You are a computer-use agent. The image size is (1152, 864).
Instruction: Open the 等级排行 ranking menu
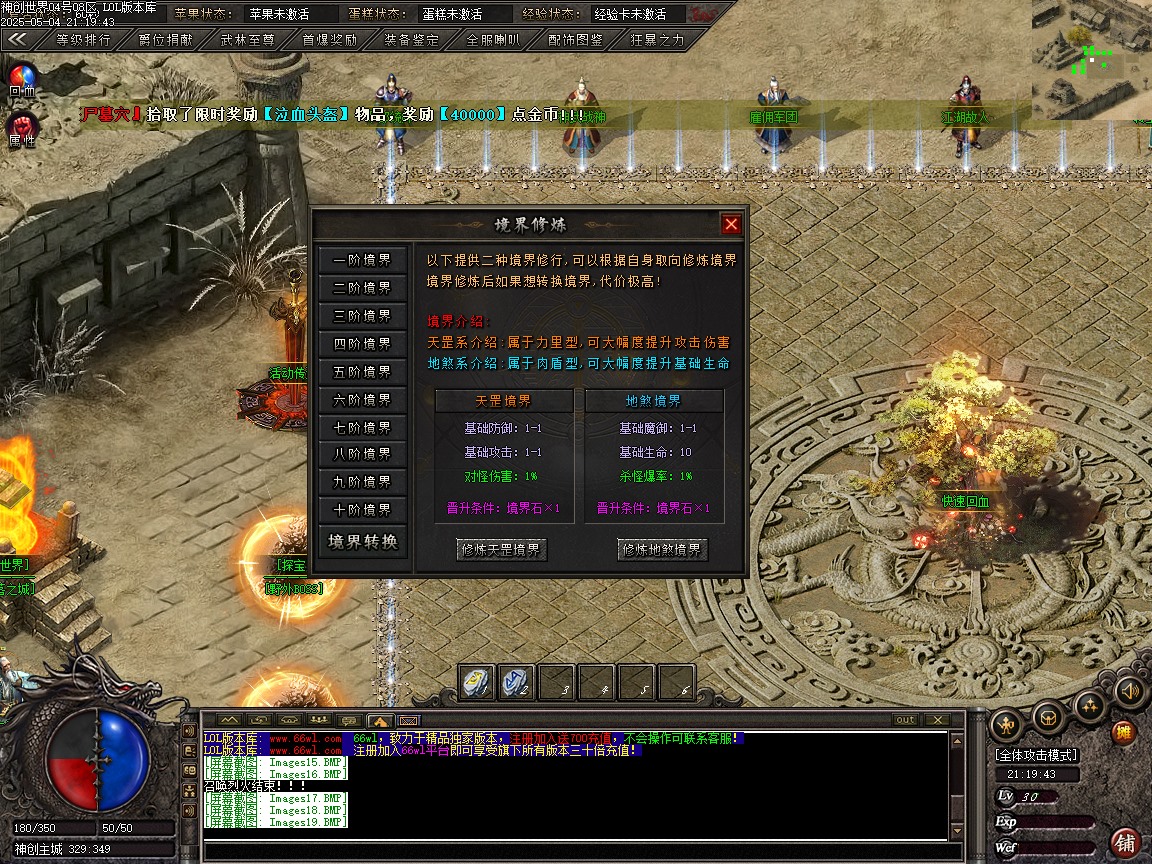point(83,40)
